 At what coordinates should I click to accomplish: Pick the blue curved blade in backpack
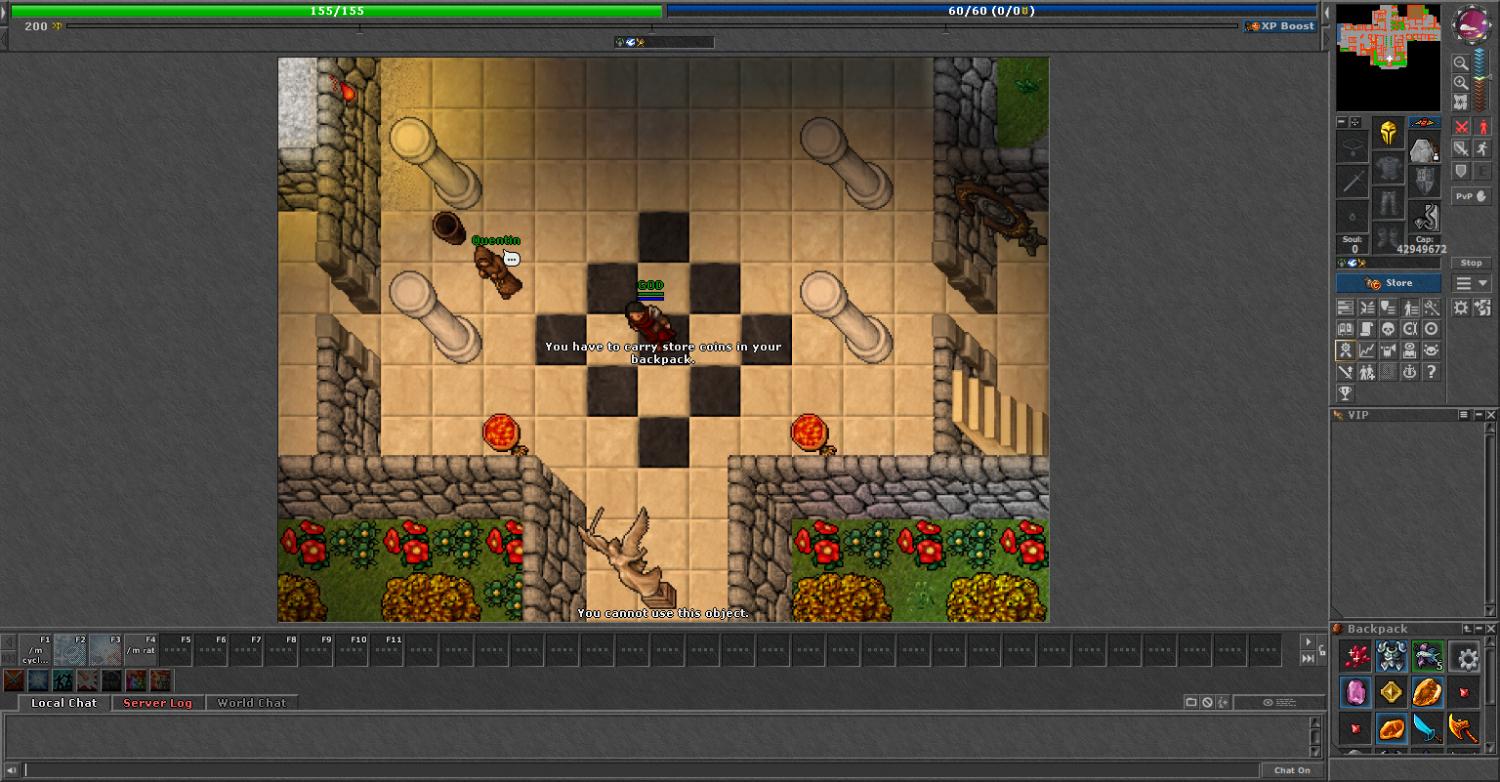point(1427,727)
